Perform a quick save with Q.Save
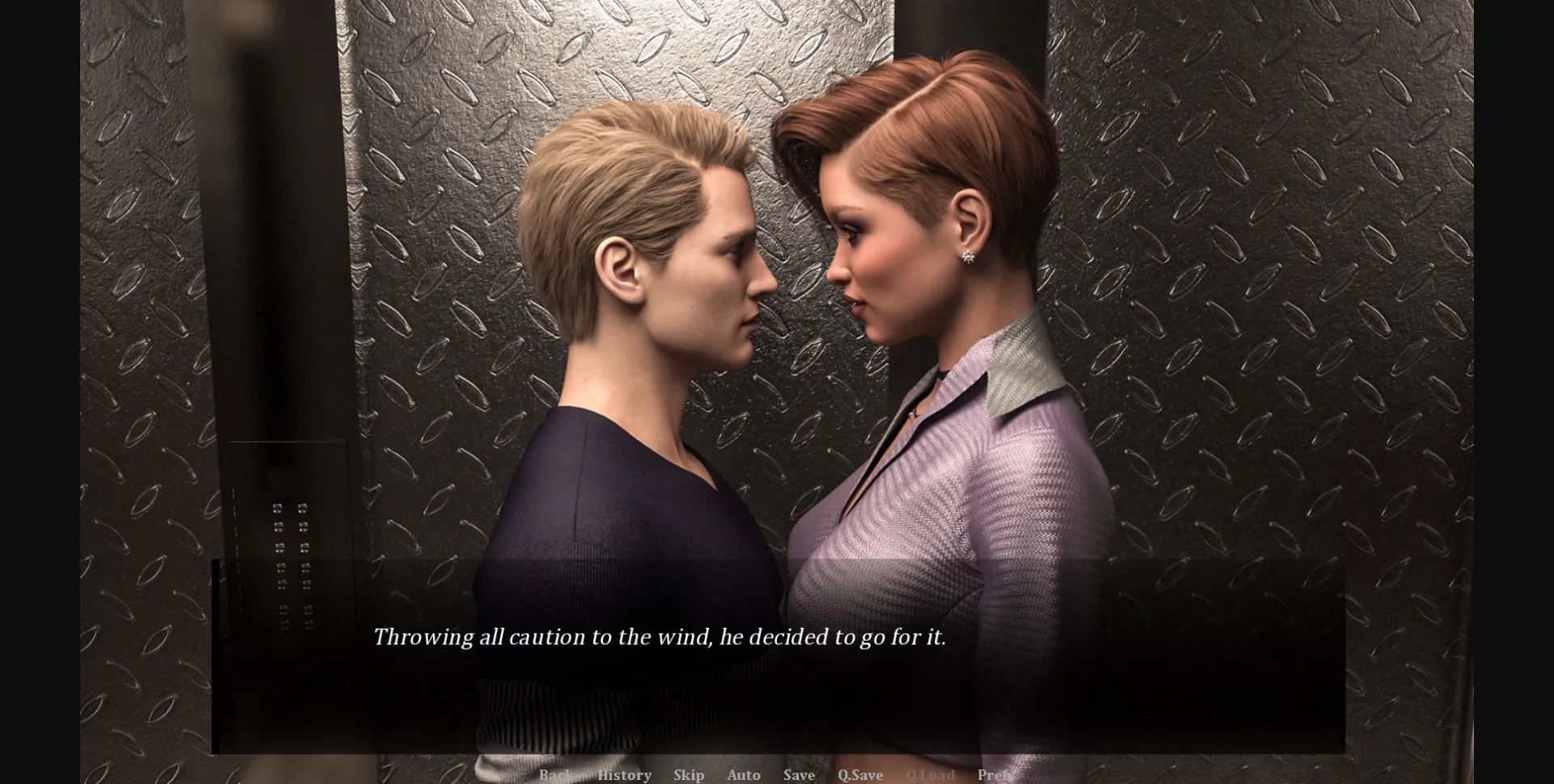Image resolution: width=1554 pixels, height=784 pixels. (860, 775)
